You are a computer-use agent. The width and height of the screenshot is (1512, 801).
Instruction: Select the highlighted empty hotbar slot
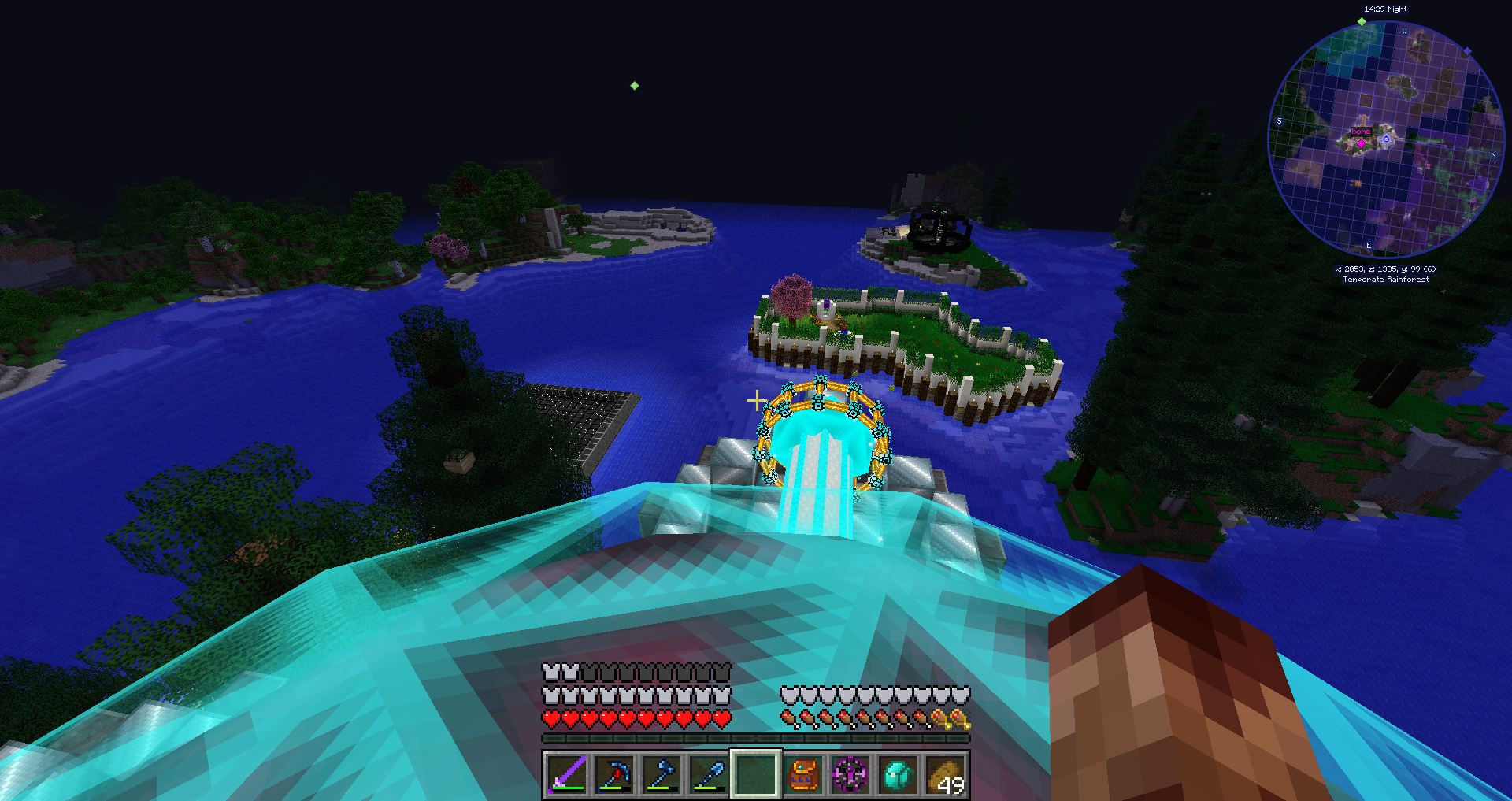pyautogui.click(x=756, y=774)
